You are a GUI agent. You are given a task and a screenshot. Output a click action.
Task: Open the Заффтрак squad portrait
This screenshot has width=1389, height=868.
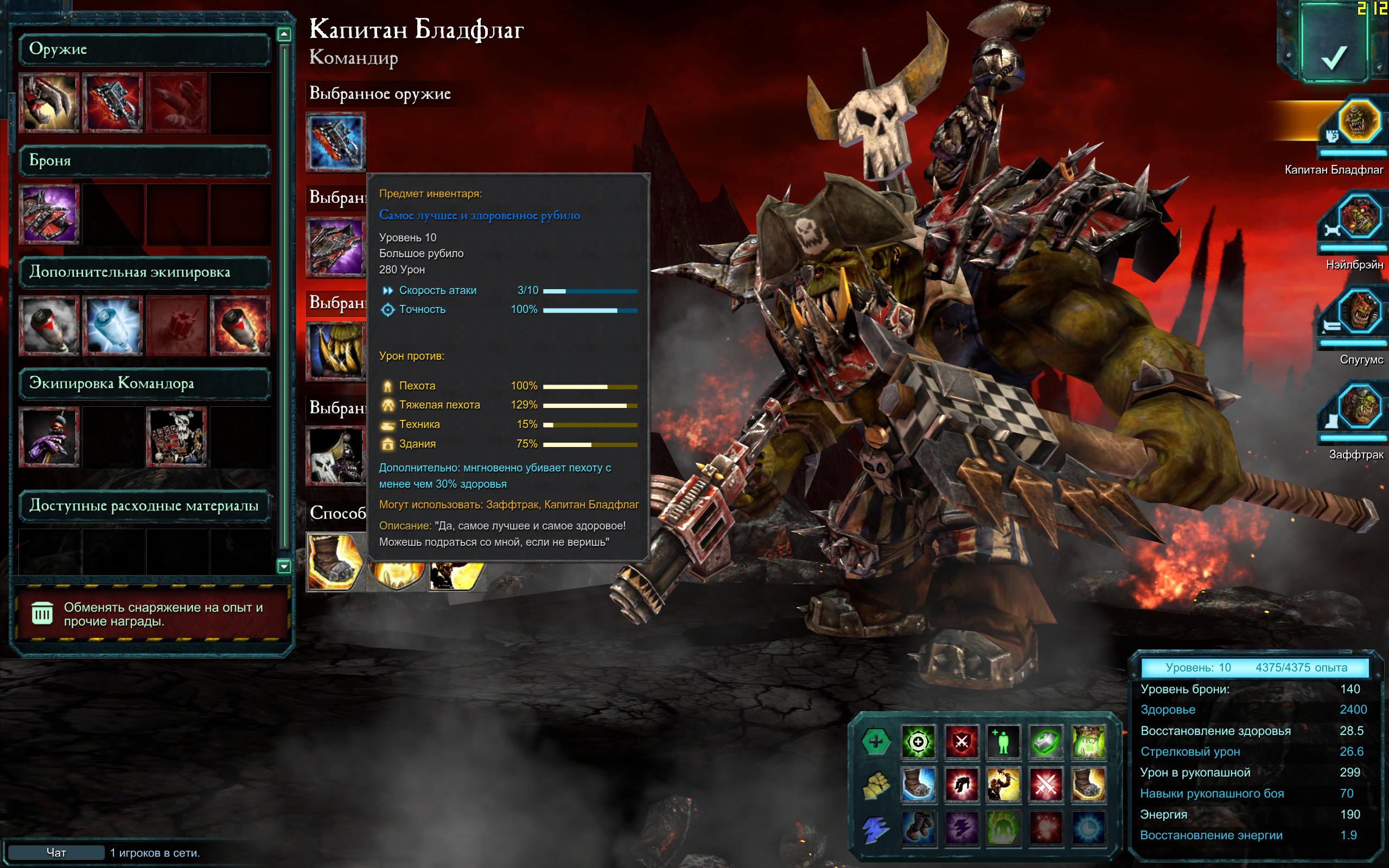coord(1358,407)
